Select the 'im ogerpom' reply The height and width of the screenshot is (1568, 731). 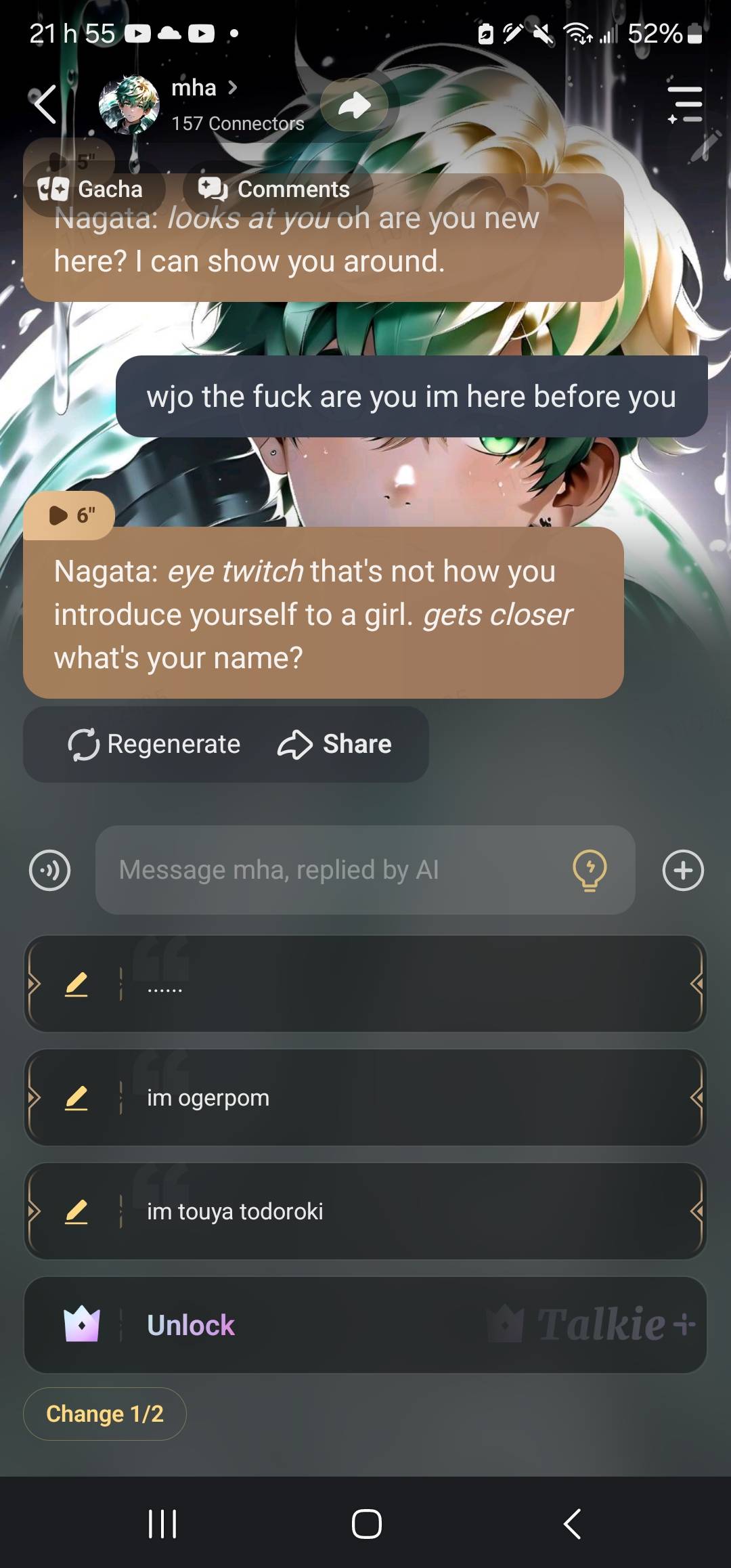tap(406, 1097)
